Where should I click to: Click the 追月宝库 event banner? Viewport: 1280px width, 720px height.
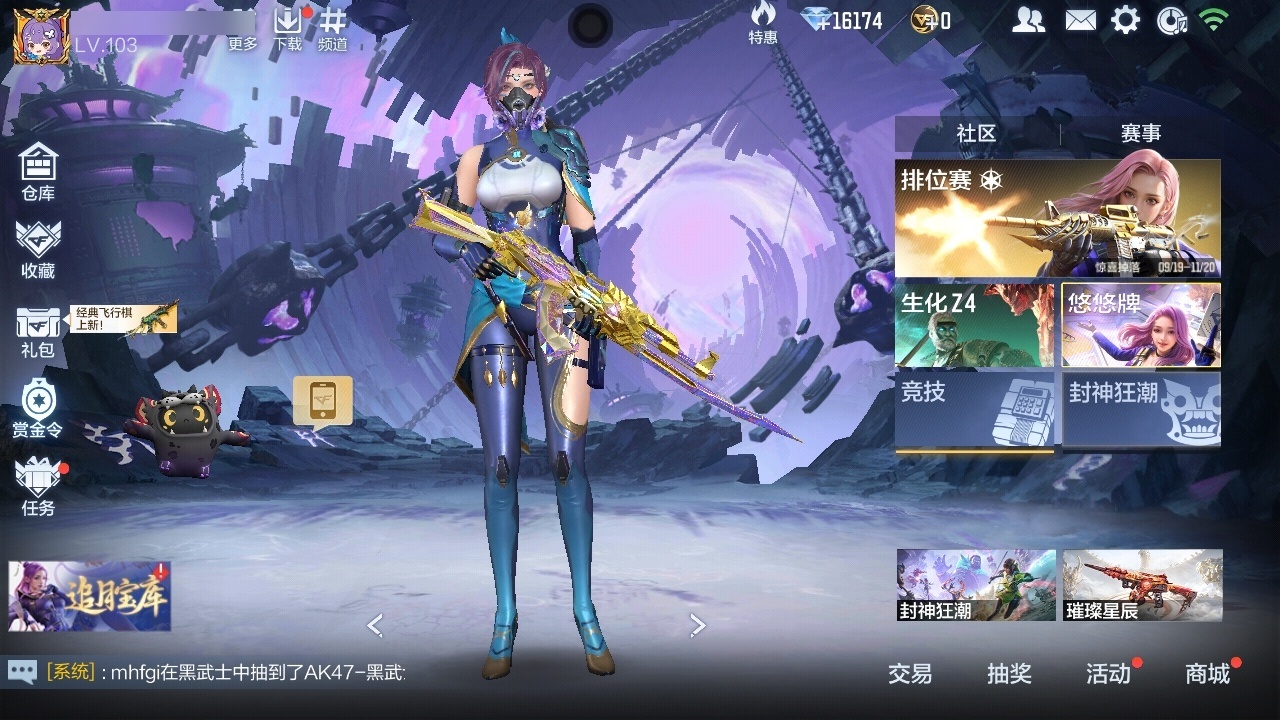(90, 596)
